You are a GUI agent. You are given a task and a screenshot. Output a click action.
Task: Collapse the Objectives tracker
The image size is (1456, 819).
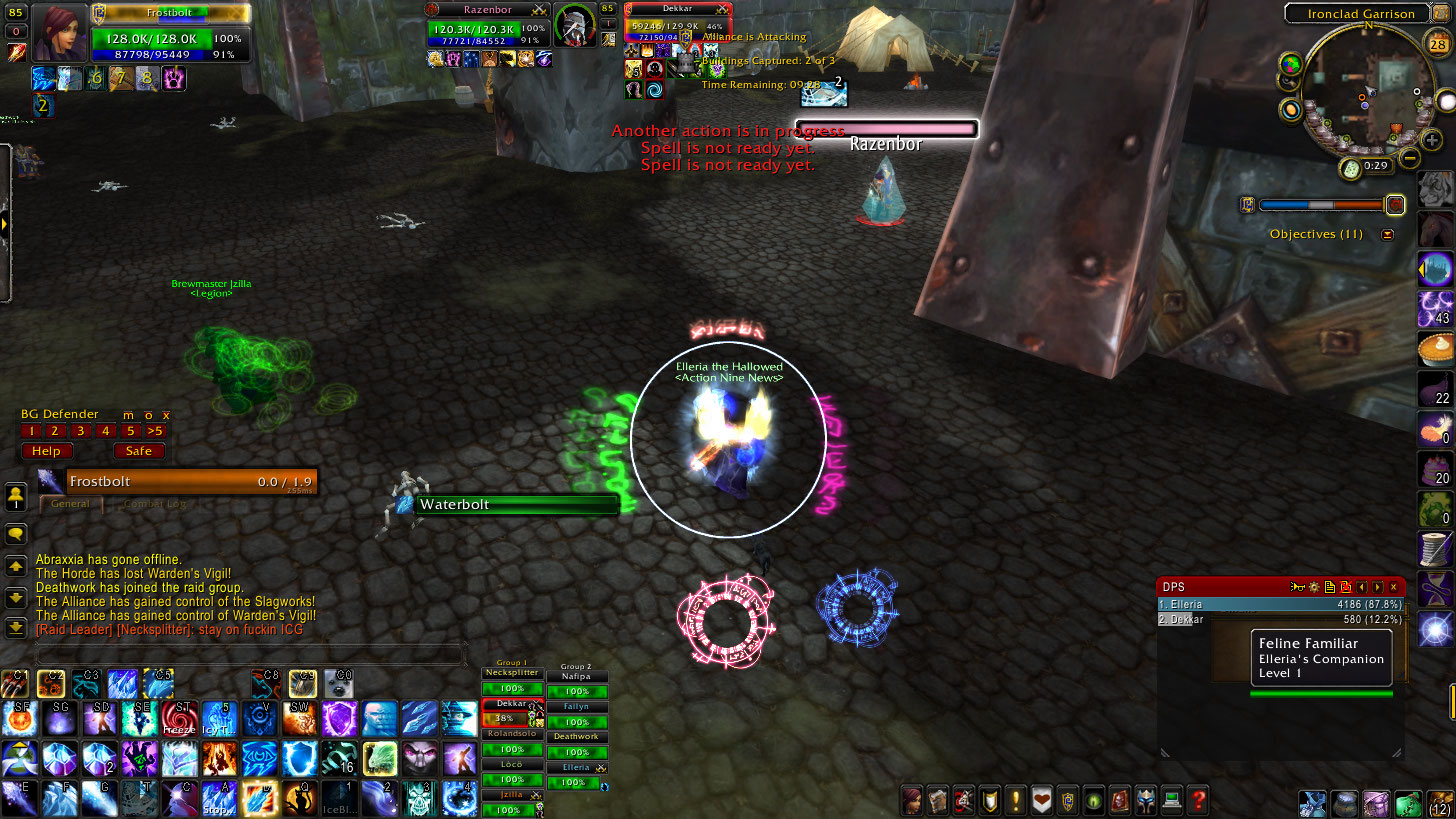pyautogui.click(x=1387, y=234)
